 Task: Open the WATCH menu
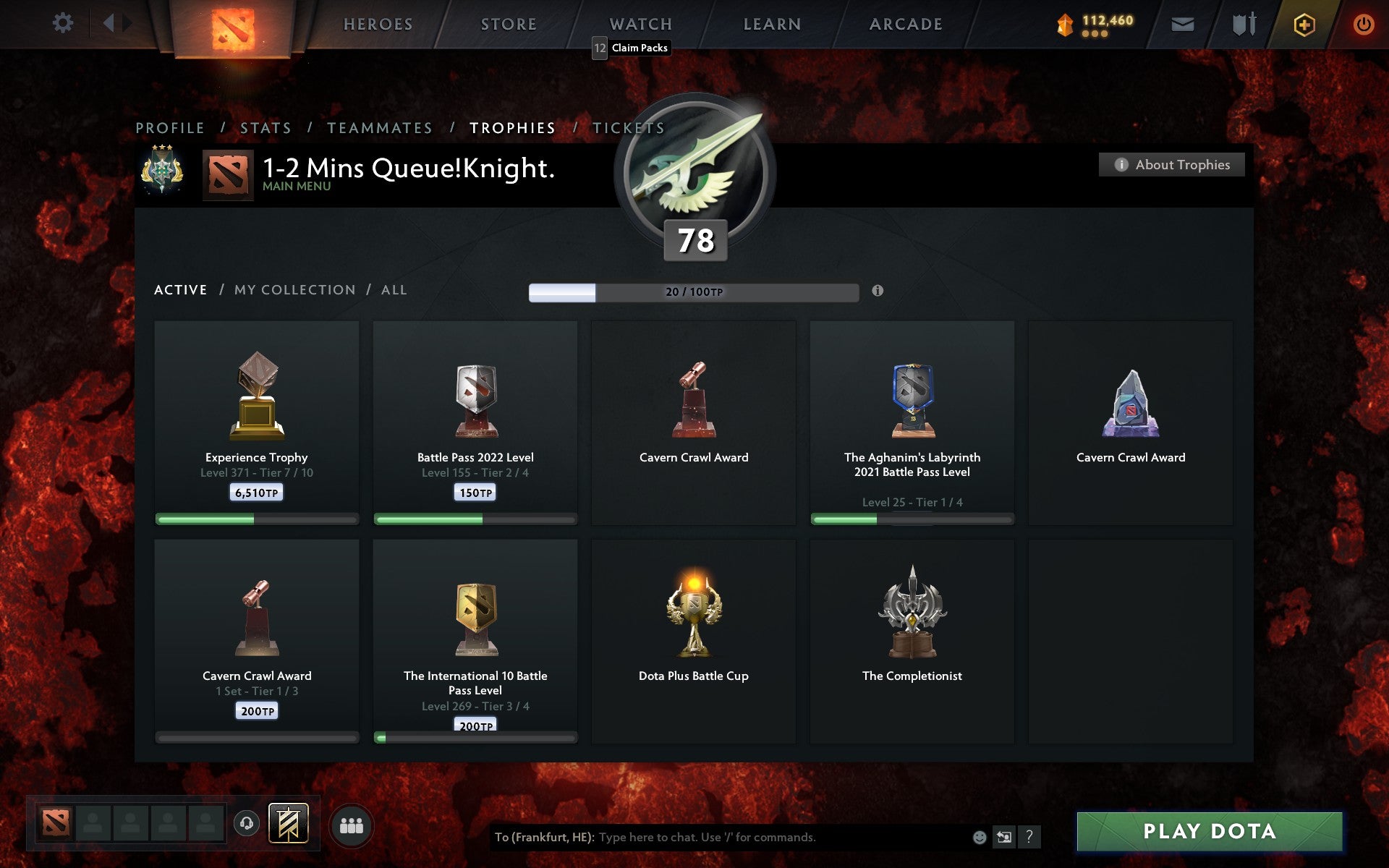pyautogui.click(x=640, y=23)
